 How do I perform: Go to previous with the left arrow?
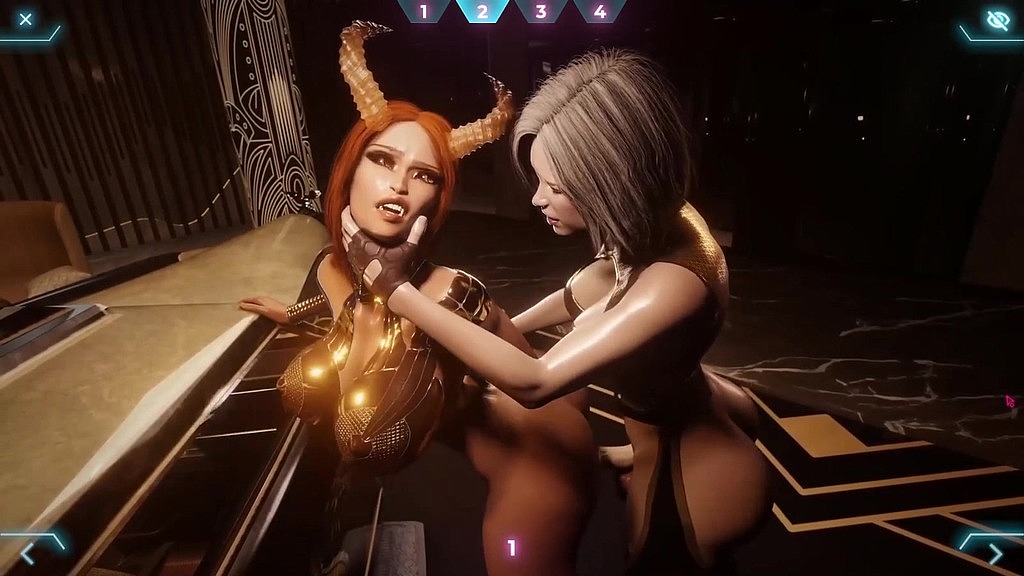[28, 551]
